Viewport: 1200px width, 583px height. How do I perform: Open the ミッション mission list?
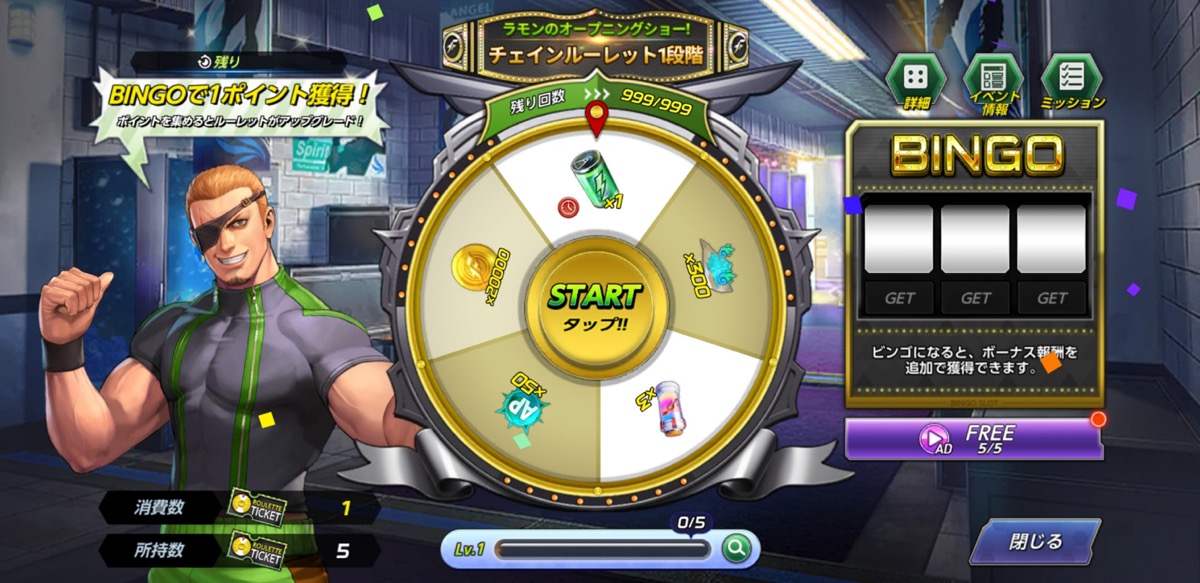(1070, 79)
